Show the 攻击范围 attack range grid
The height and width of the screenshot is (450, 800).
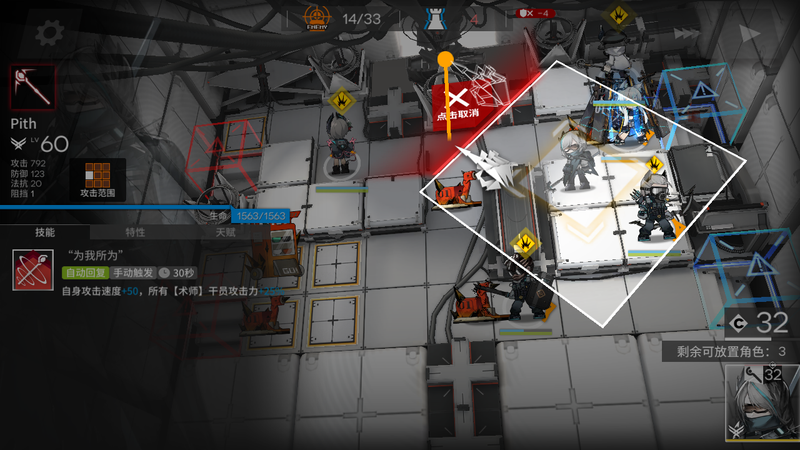click(x=97, y=176)
